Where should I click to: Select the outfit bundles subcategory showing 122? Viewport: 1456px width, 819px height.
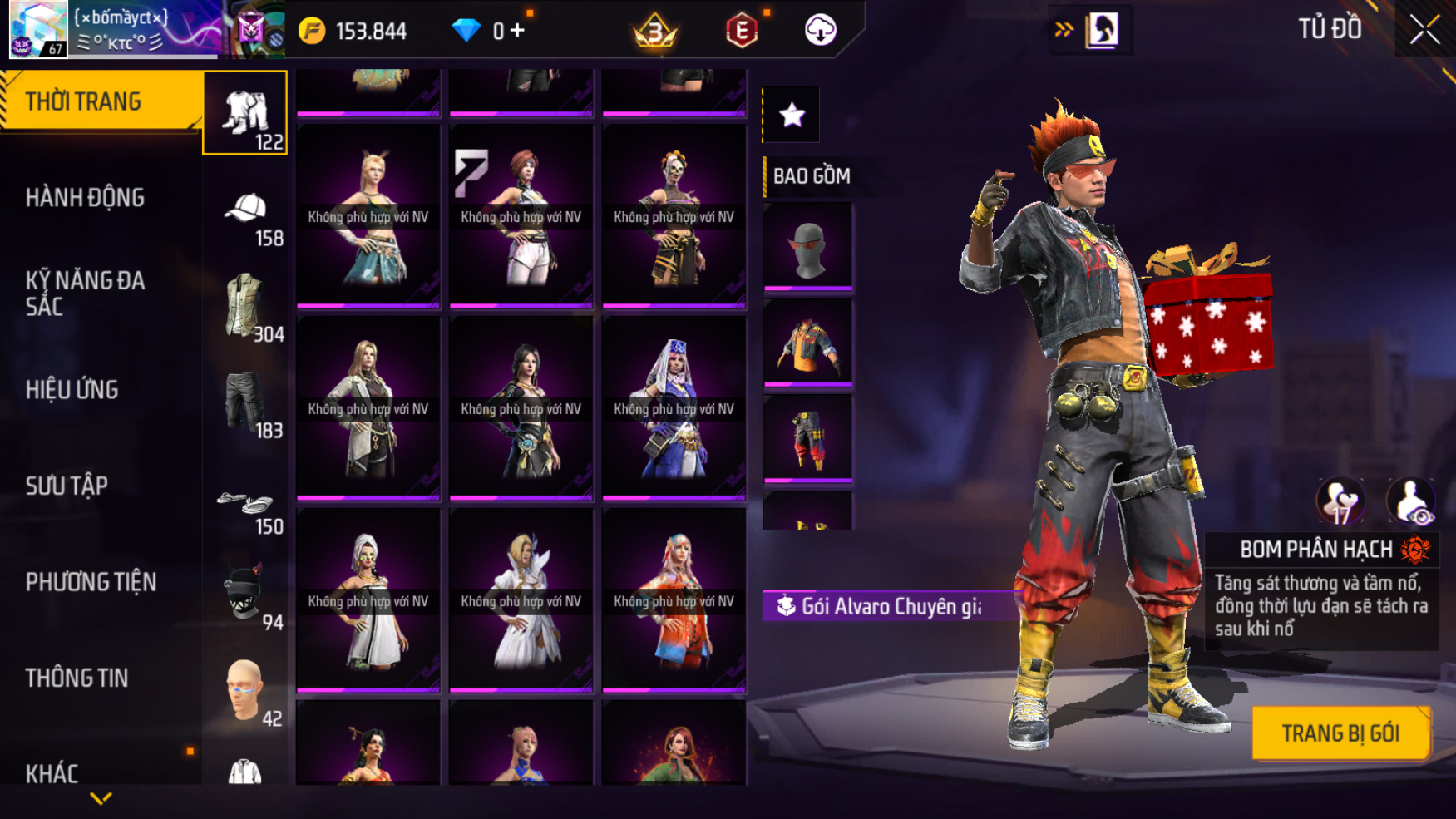coord(245,113)
